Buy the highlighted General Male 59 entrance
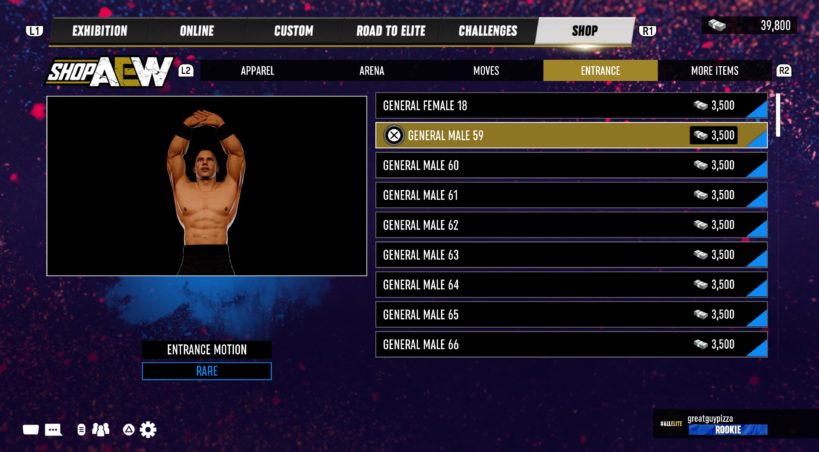 [570, 135]
